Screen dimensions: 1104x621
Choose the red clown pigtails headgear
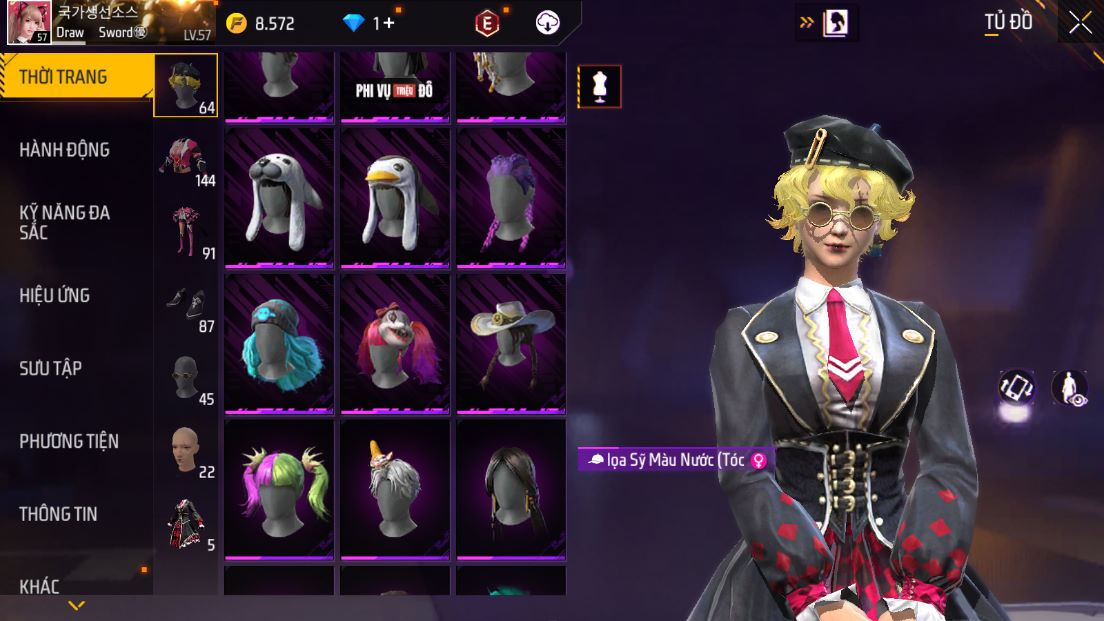point(396,344)
